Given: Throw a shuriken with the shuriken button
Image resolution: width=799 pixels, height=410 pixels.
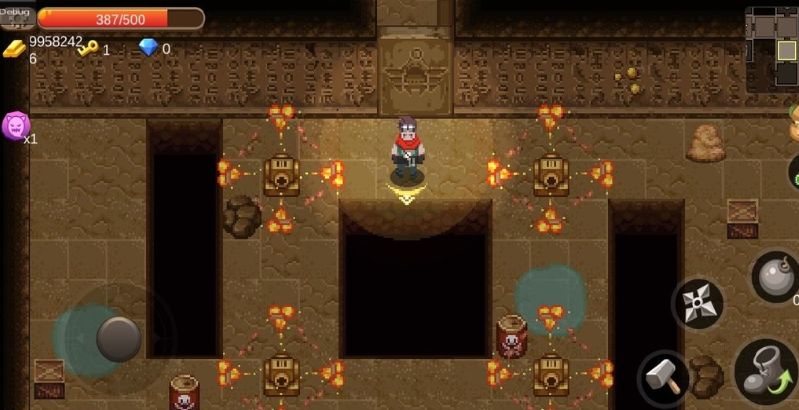Looking at the screenshot, I should (697, 303).
